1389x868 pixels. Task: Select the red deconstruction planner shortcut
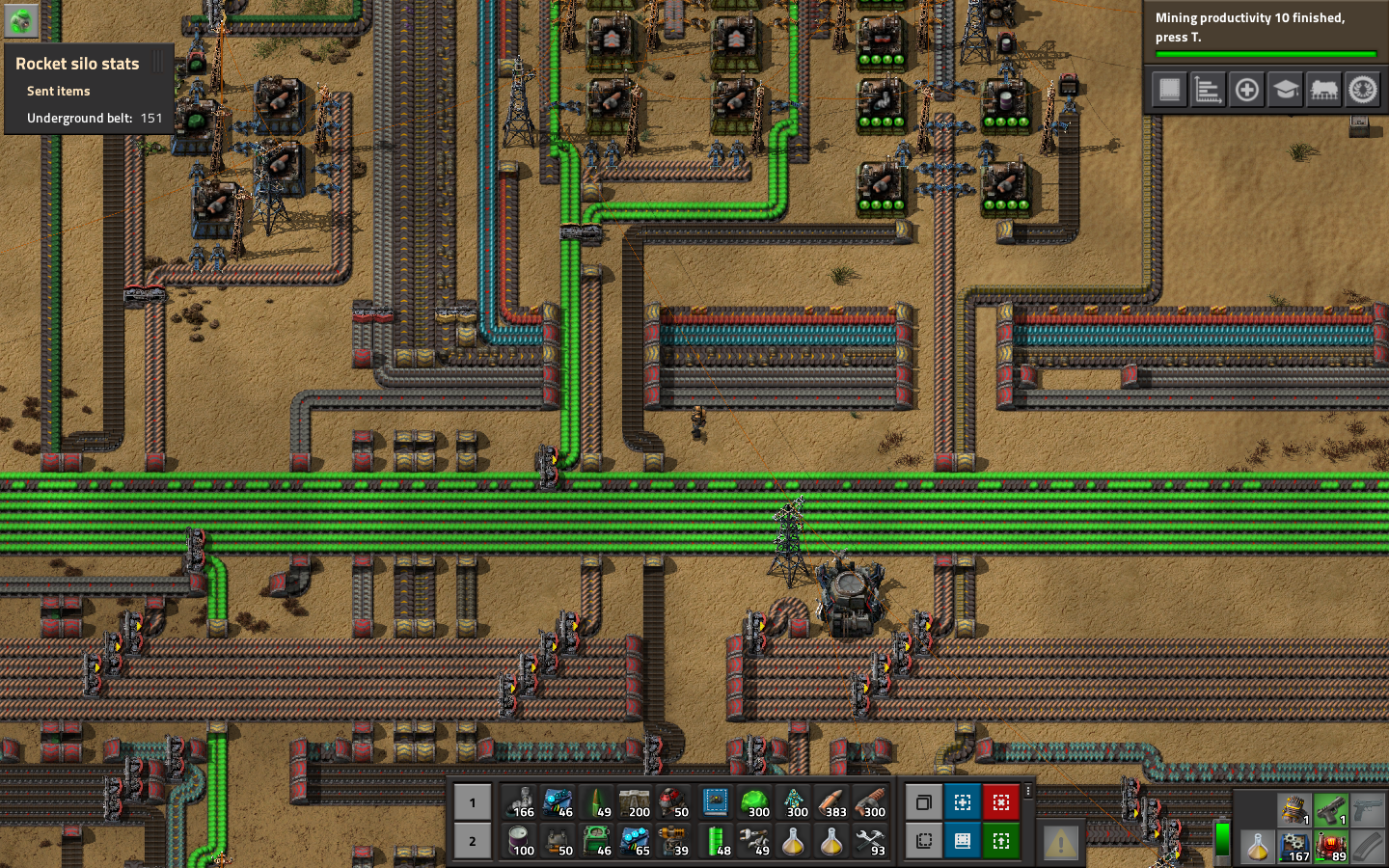click(x=1001, y=802)
